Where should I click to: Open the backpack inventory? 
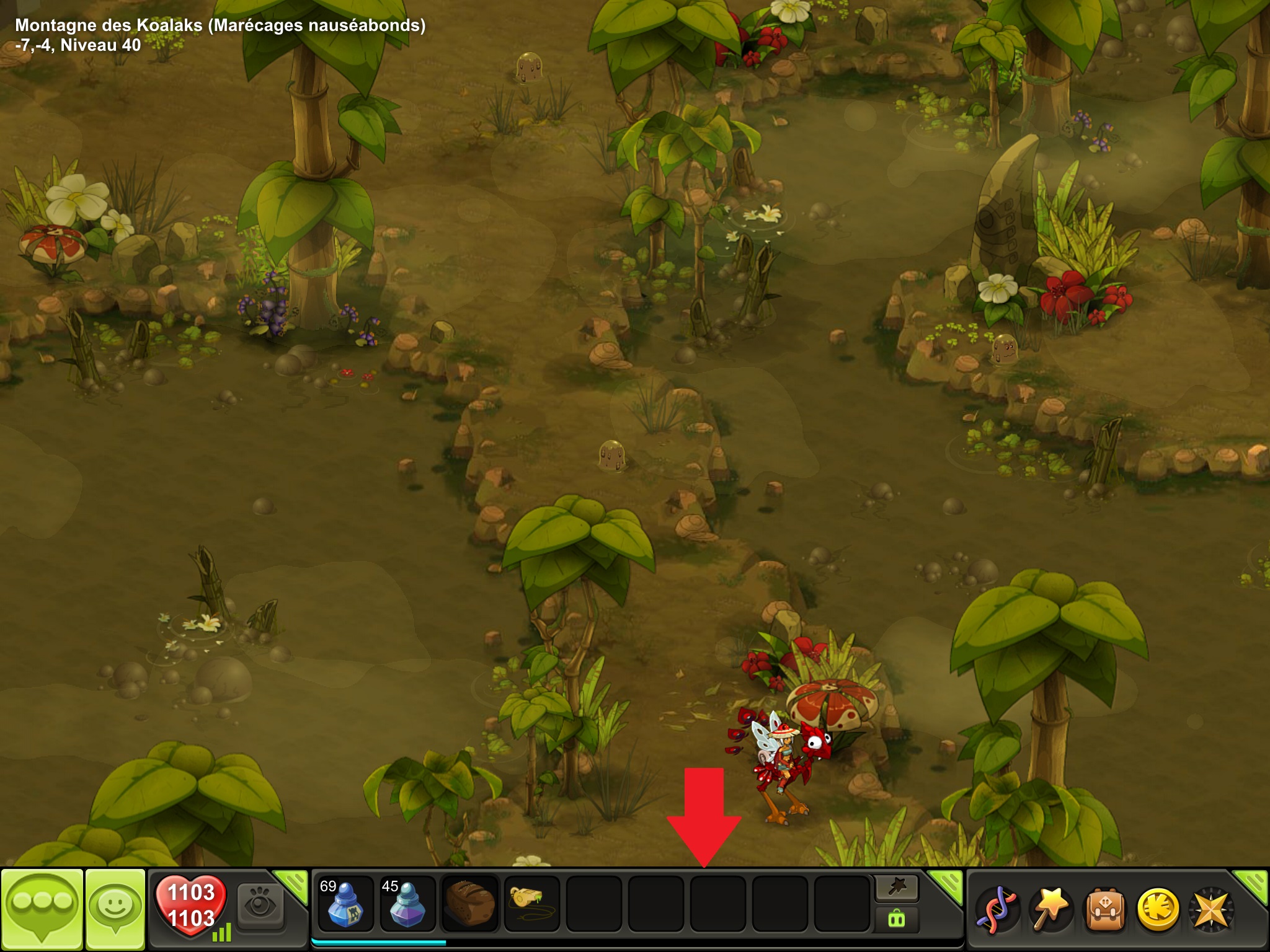(1103, 909)
